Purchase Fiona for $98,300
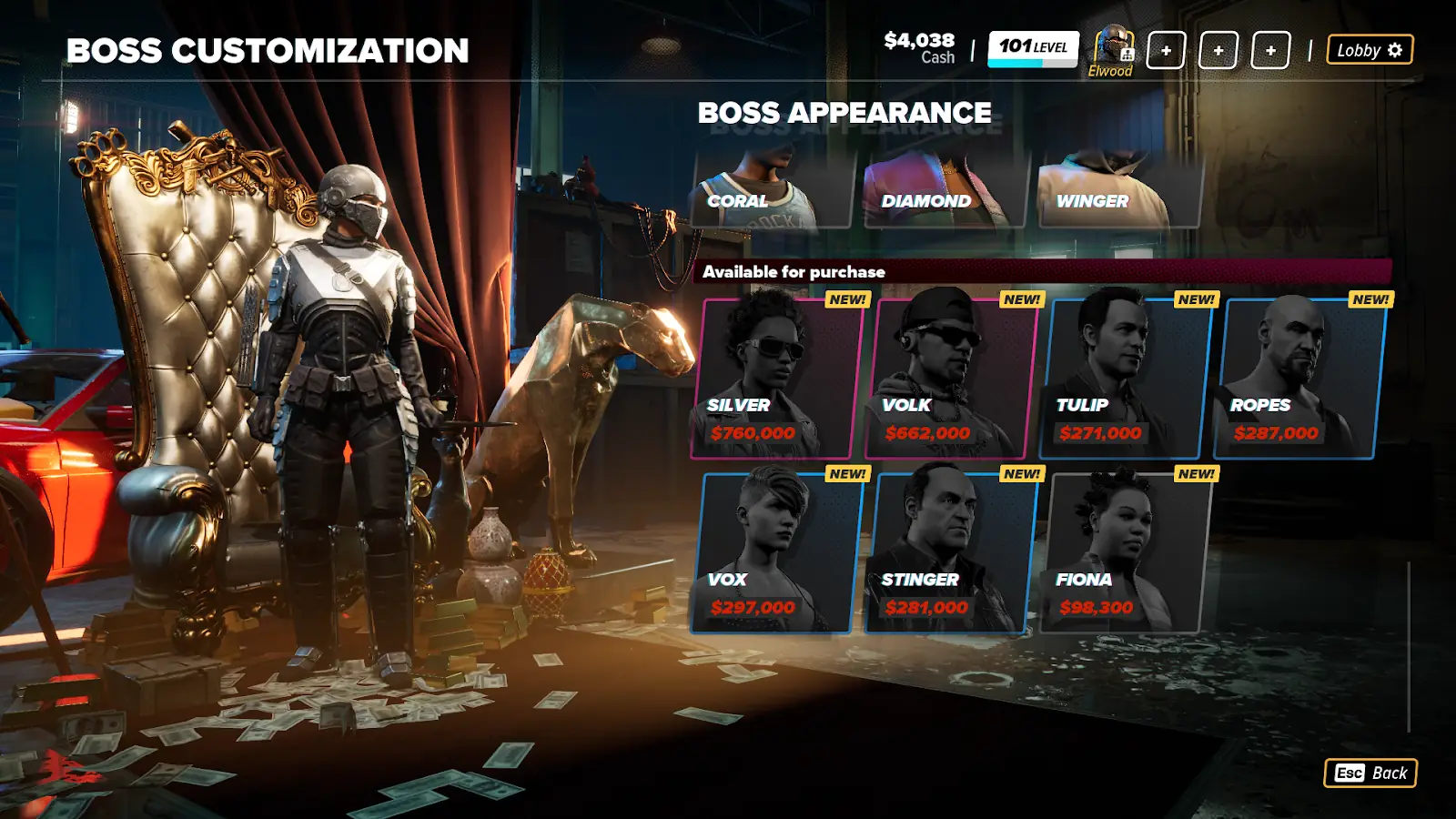This screenshot has width=1456, height=819. pyautogui.click(x=1126, y=552)
